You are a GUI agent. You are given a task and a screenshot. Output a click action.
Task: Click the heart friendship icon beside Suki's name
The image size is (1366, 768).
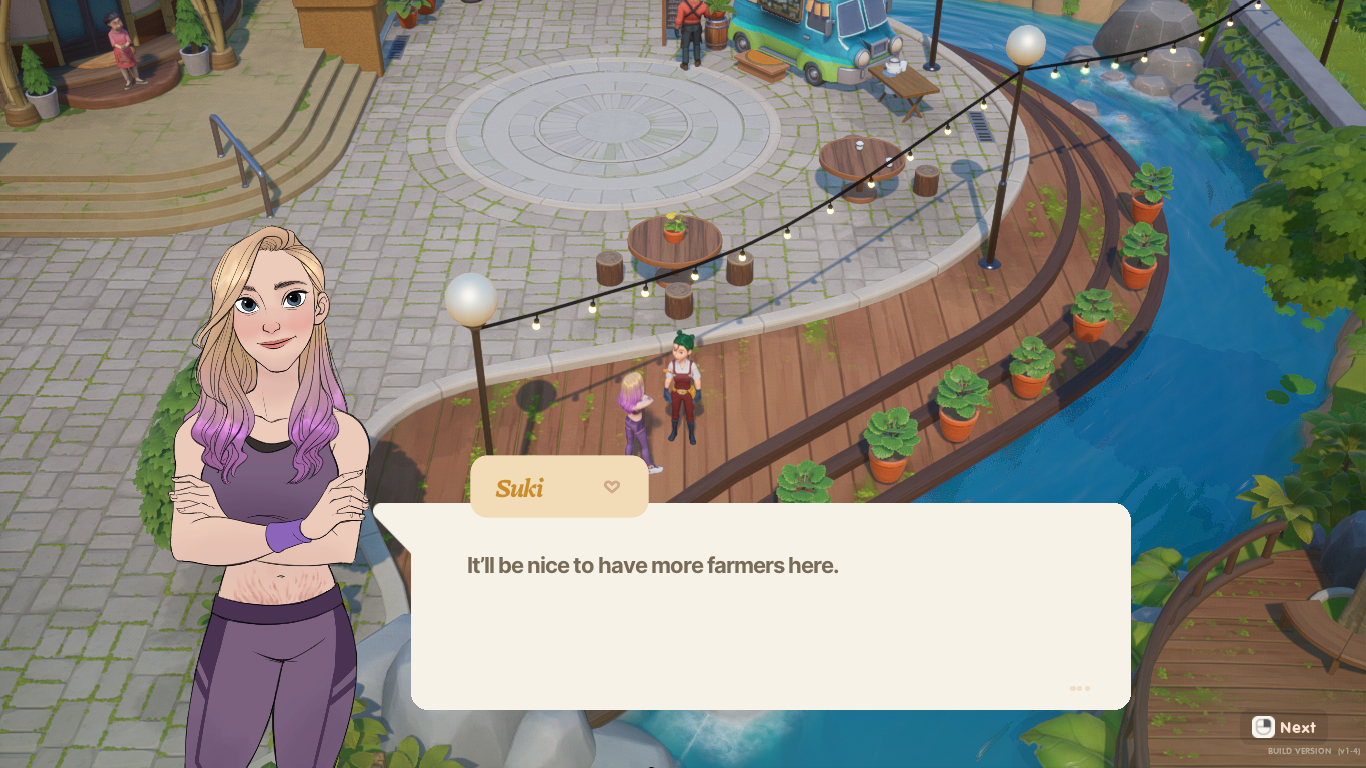(x=612, y=487)
